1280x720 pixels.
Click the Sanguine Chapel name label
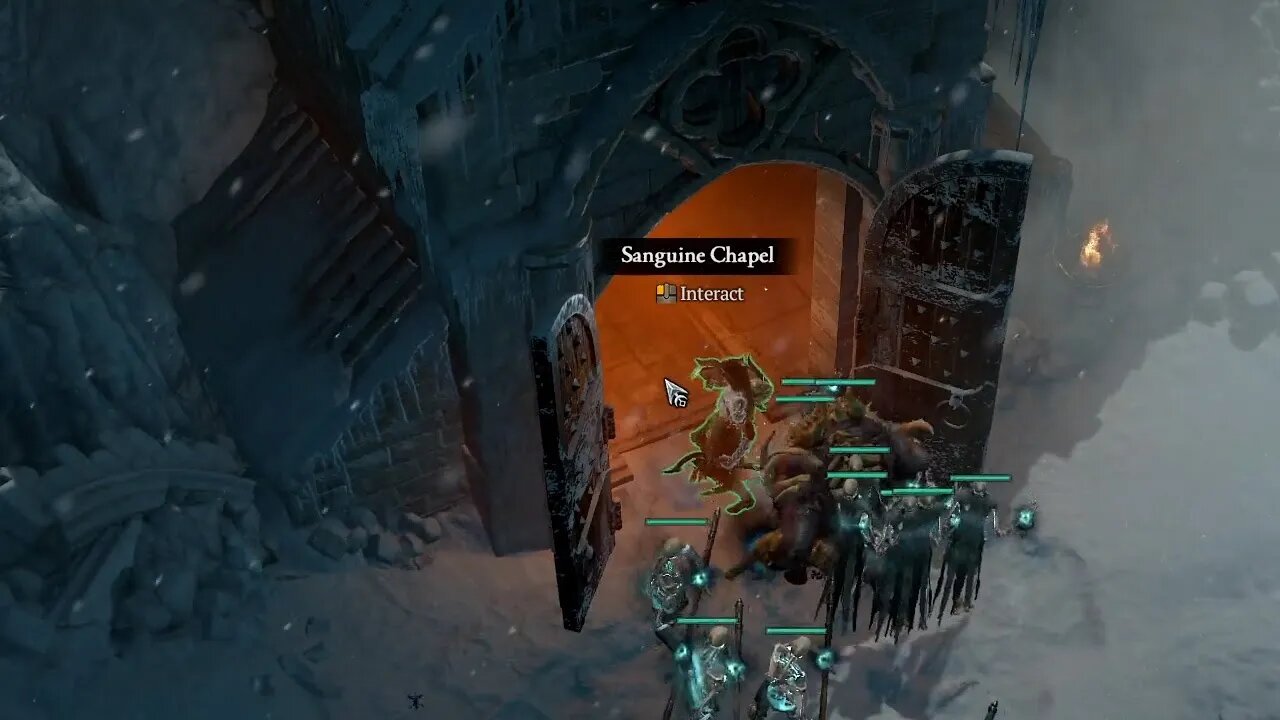point(695,256)
